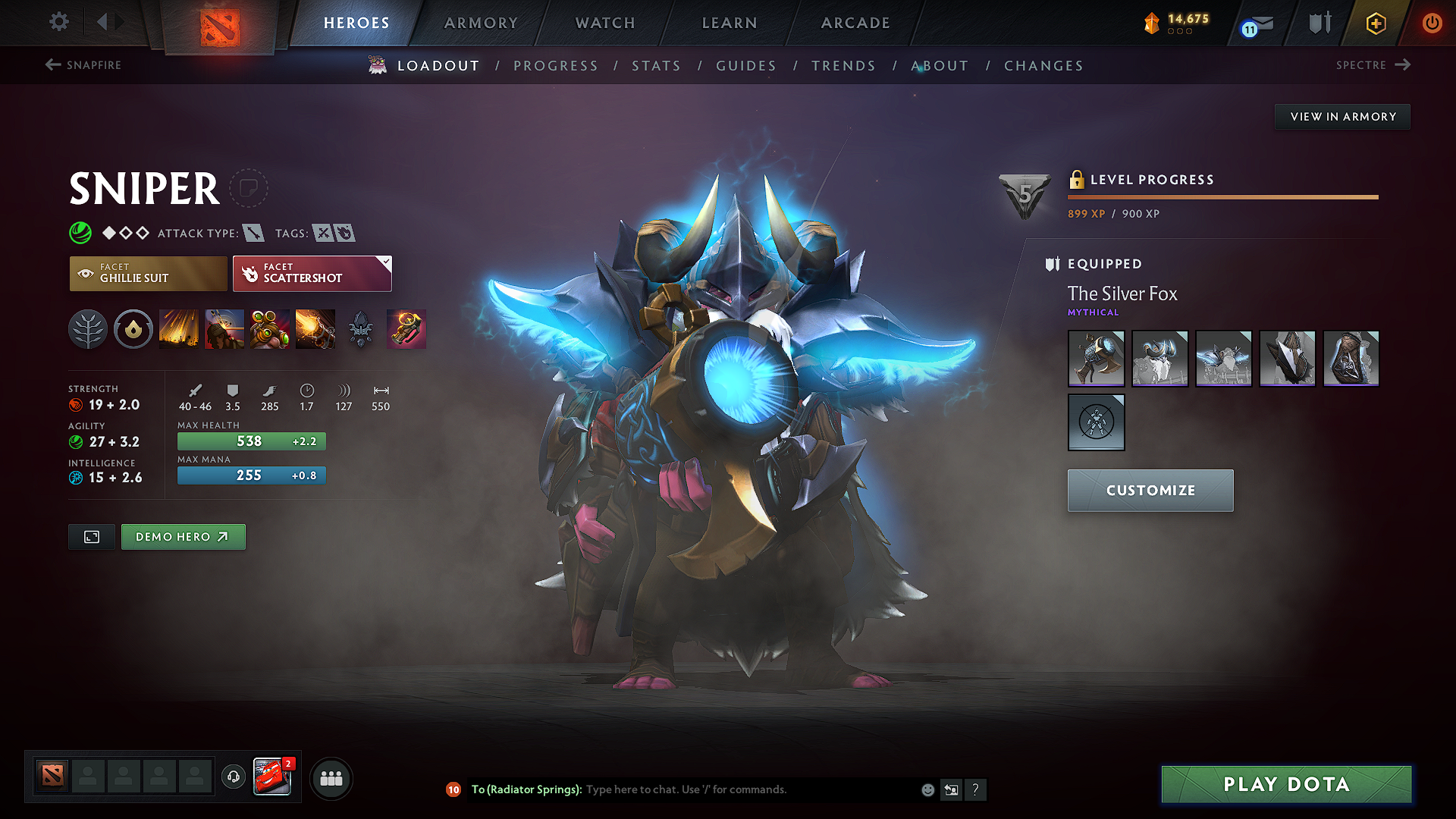The height and width of the screenshot is (819, 1456).
Task: Click the innate ability icon
Action: (x=133, y=328)
